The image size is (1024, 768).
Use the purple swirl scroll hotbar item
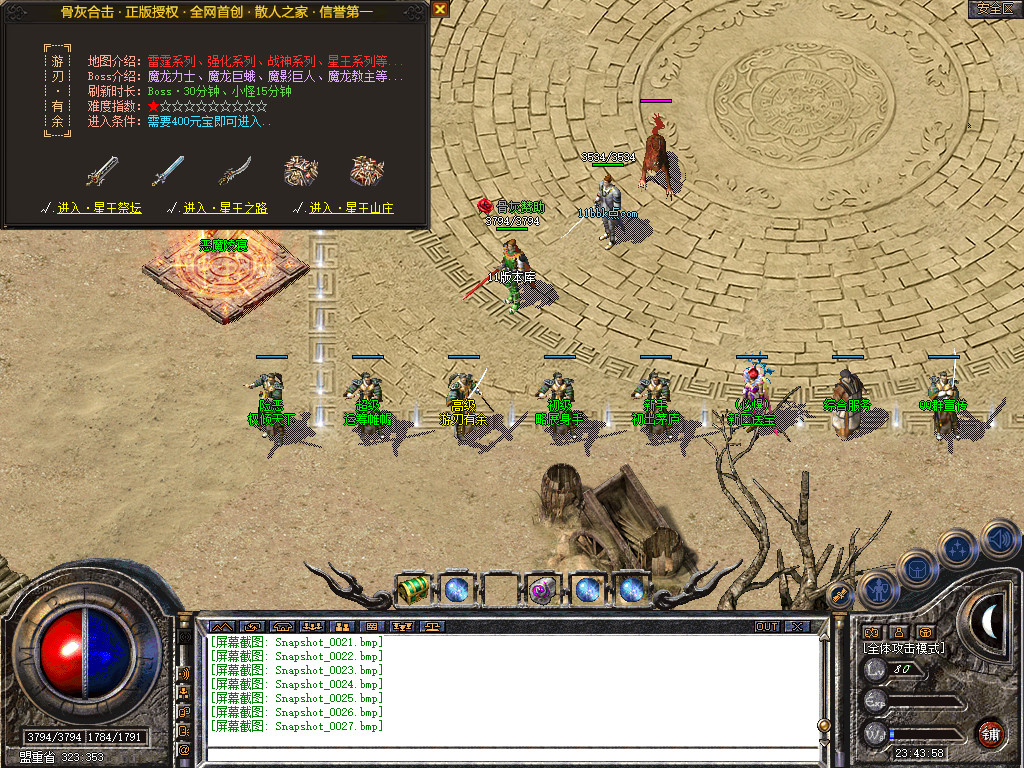(543, 589)
